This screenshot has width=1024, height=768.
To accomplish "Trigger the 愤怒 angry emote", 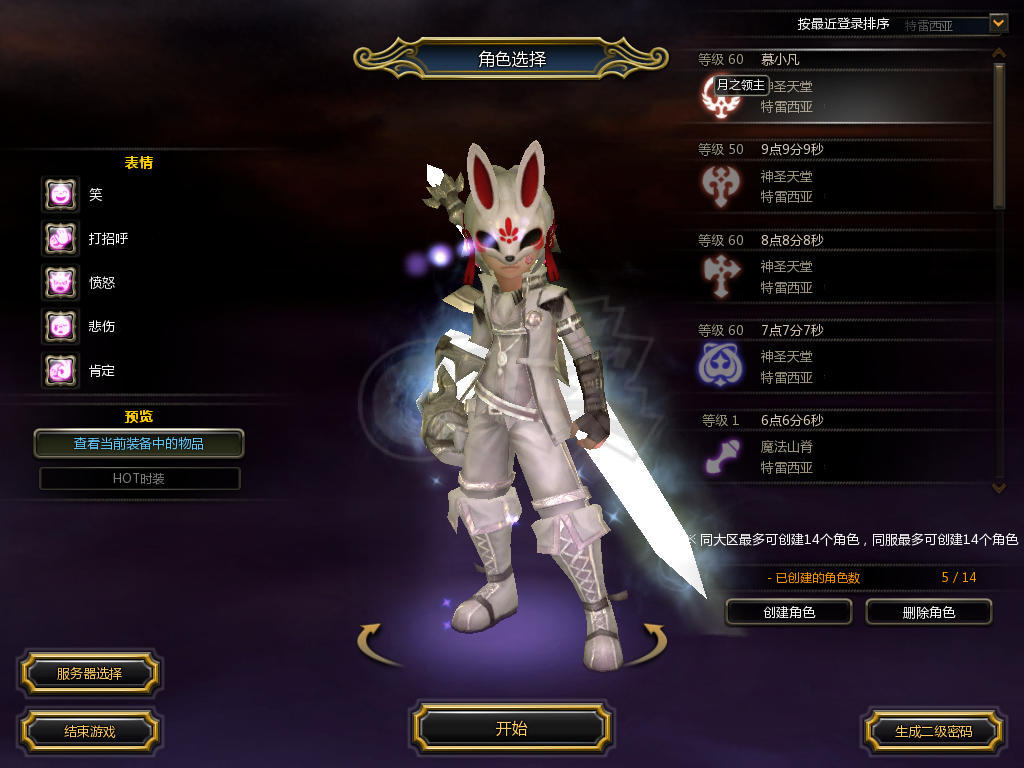I will [60, 282].
